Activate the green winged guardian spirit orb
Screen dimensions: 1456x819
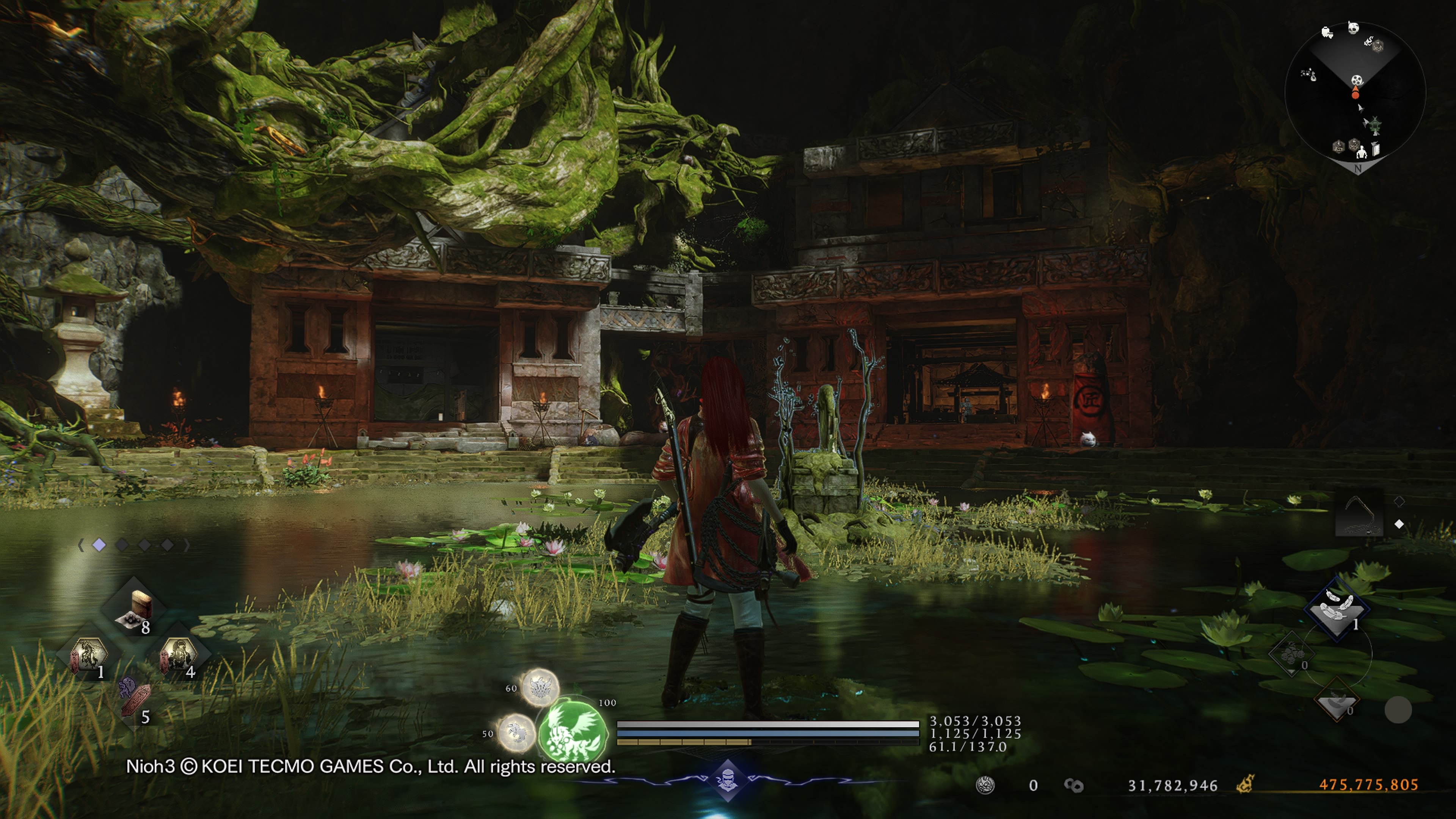572,730
